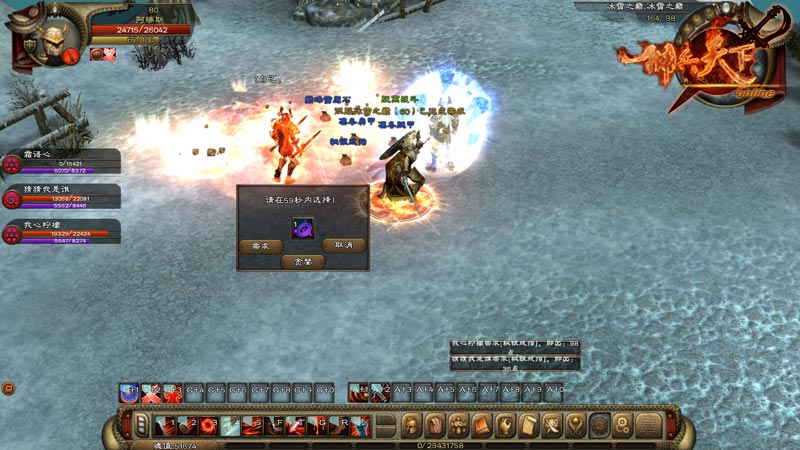Open the gear settings icon
Viewport: 800px width, 450px height.
622,425
